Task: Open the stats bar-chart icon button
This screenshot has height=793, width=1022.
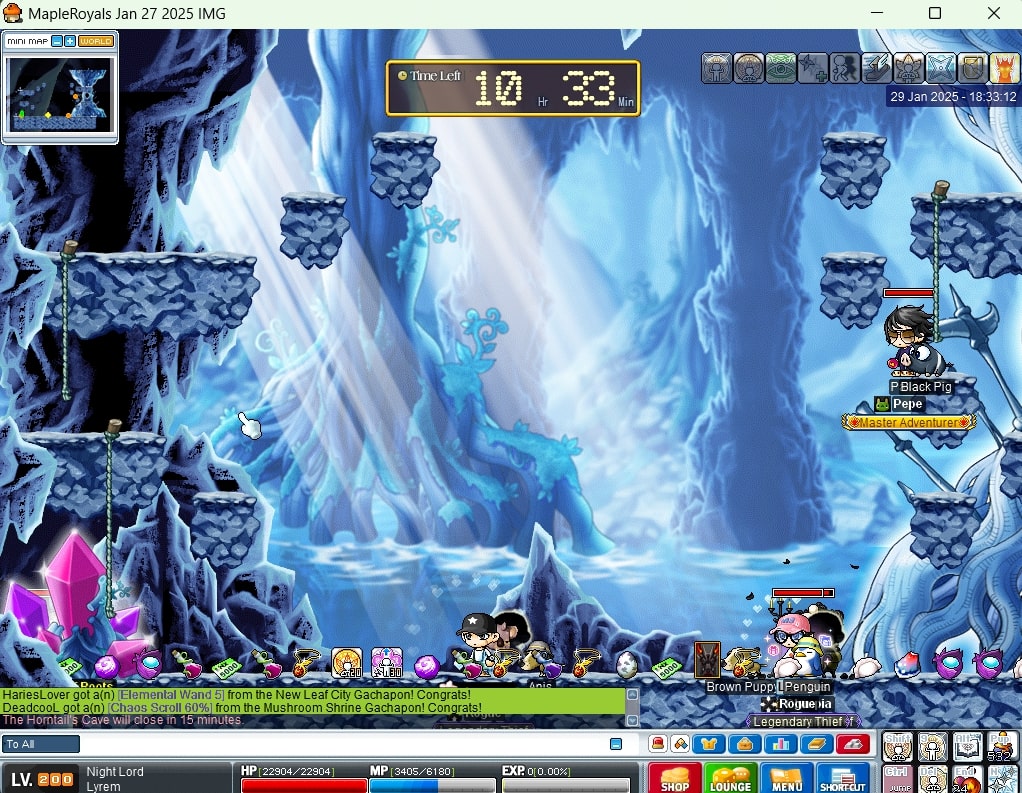Action: click(779, 743)
